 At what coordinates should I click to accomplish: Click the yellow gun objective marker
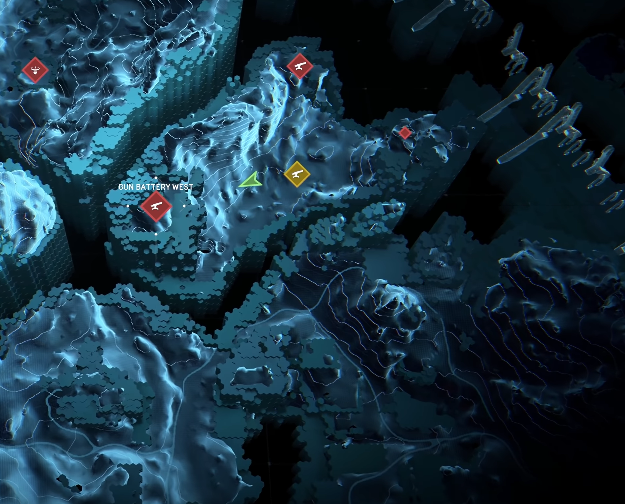click(296, 173)
